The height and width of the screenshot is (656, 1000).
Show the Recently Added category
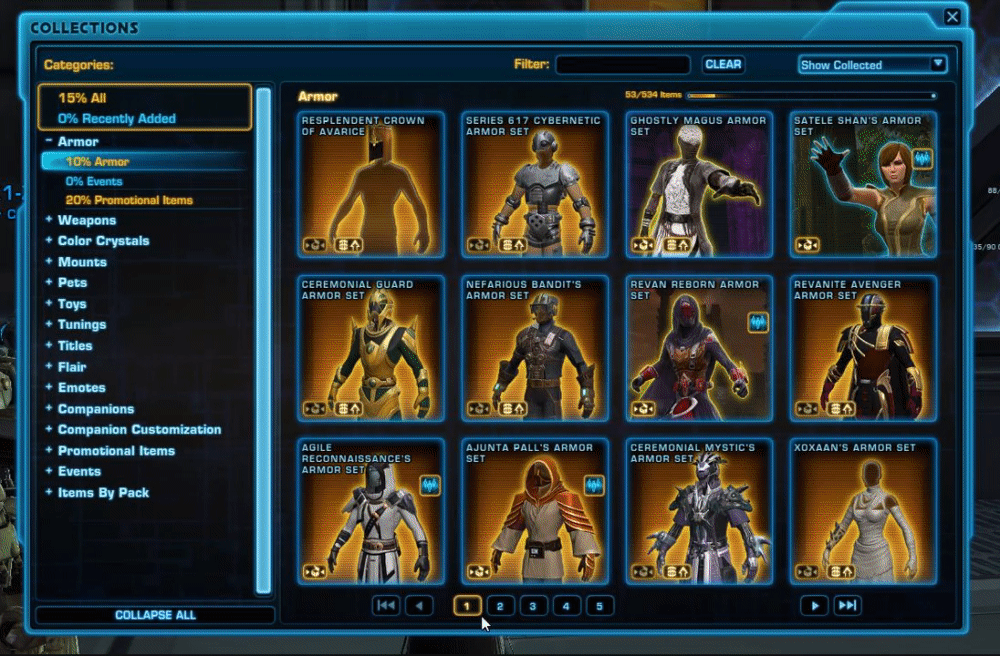click(116, 118)
